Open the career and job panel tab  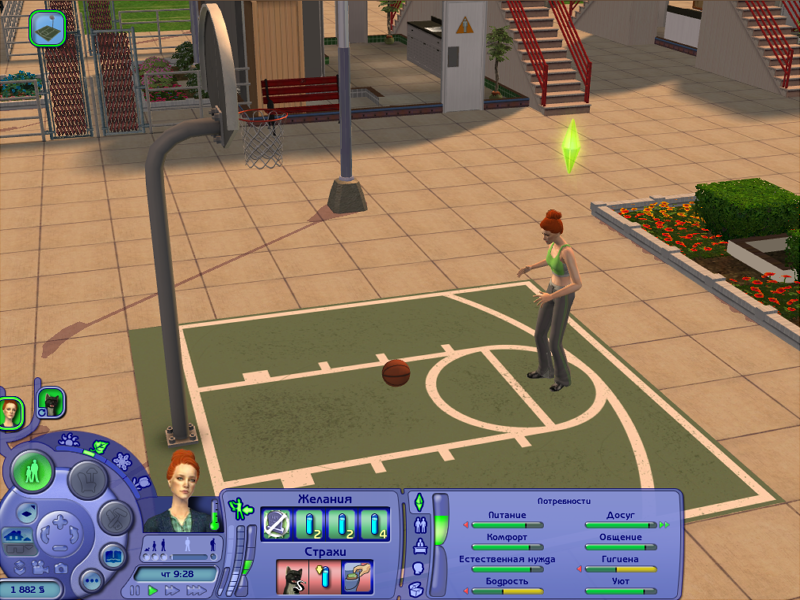pos(418,545)
